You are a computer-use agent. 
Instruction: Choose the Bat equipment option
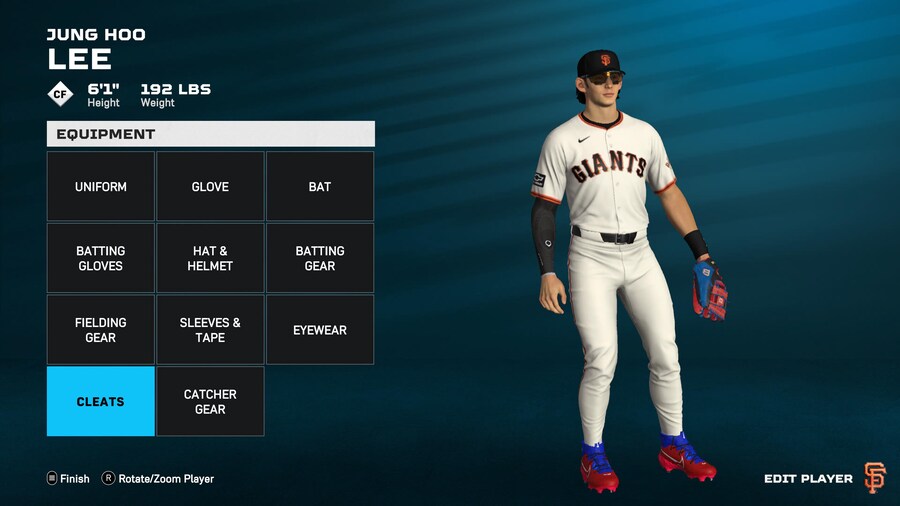point(320,187)
